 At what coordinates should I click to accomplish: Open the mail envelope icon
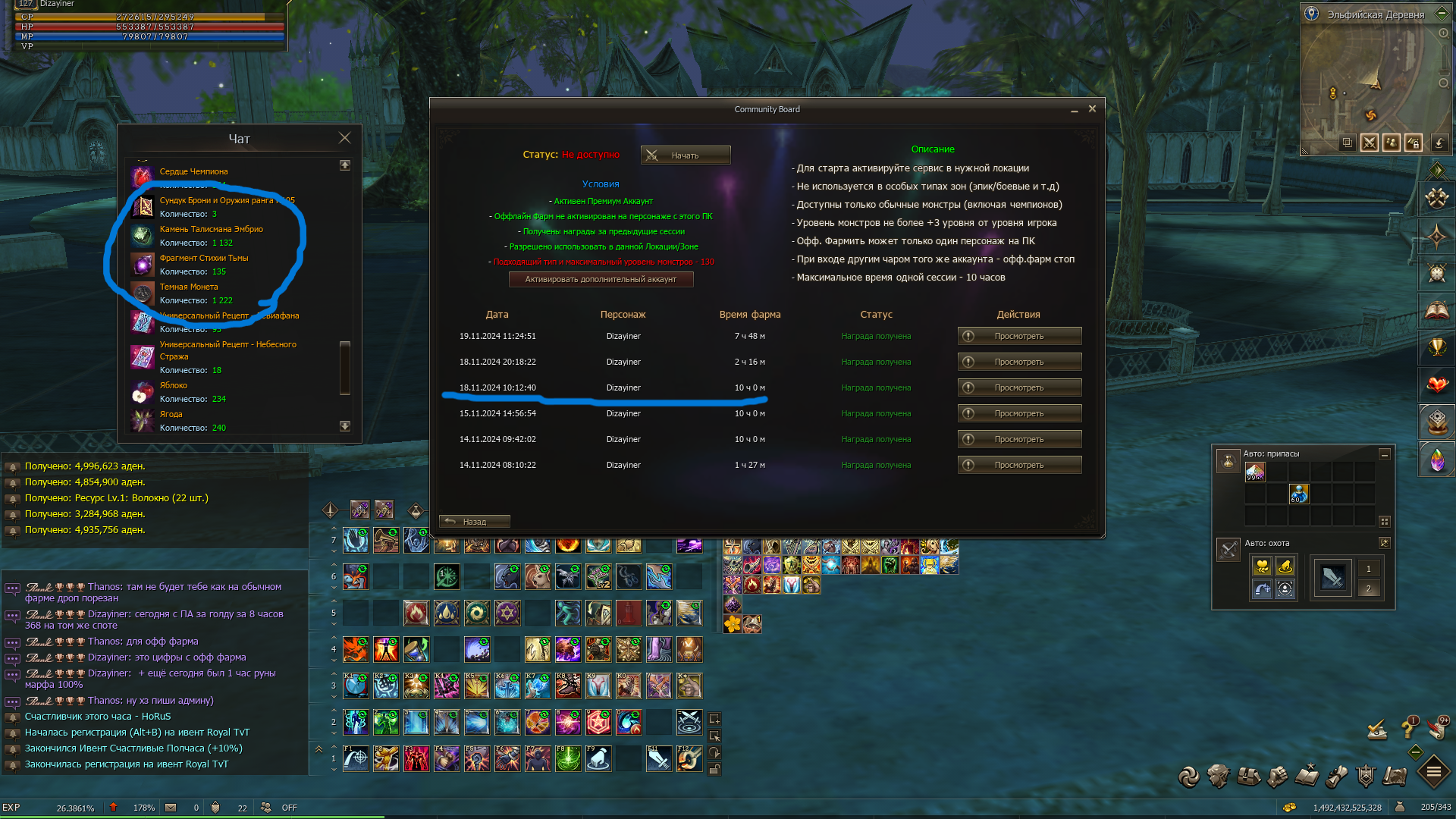[171, 808]
